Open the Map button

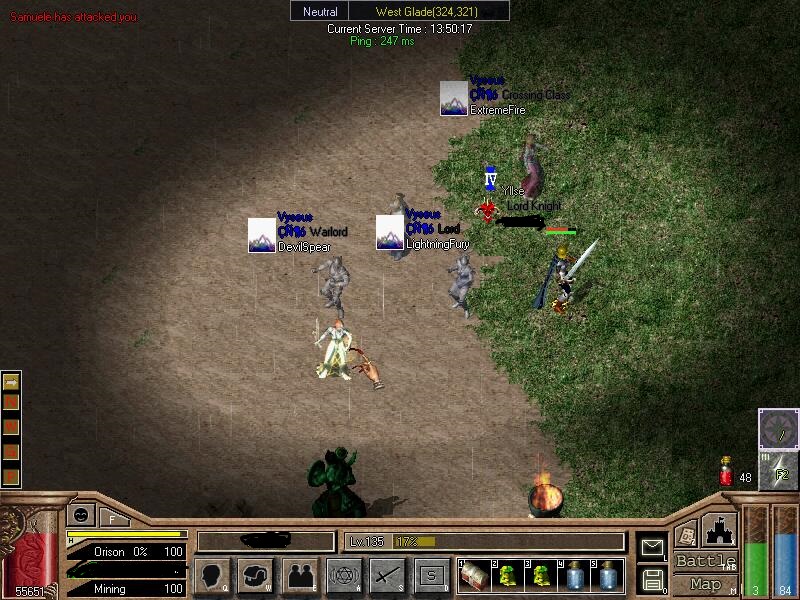[x=705, y=583]
